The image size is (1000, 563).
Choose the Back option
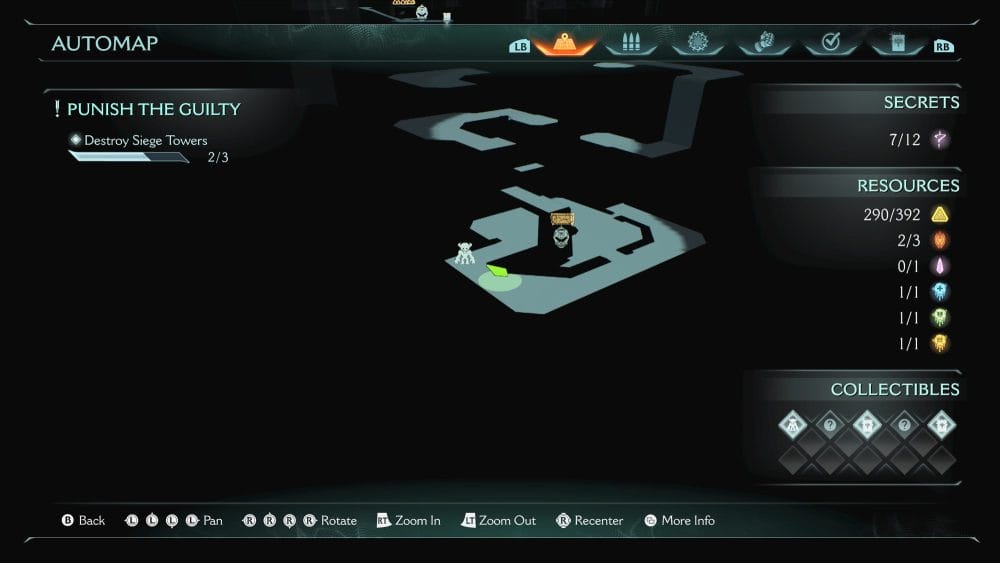(x=83, y=521)
